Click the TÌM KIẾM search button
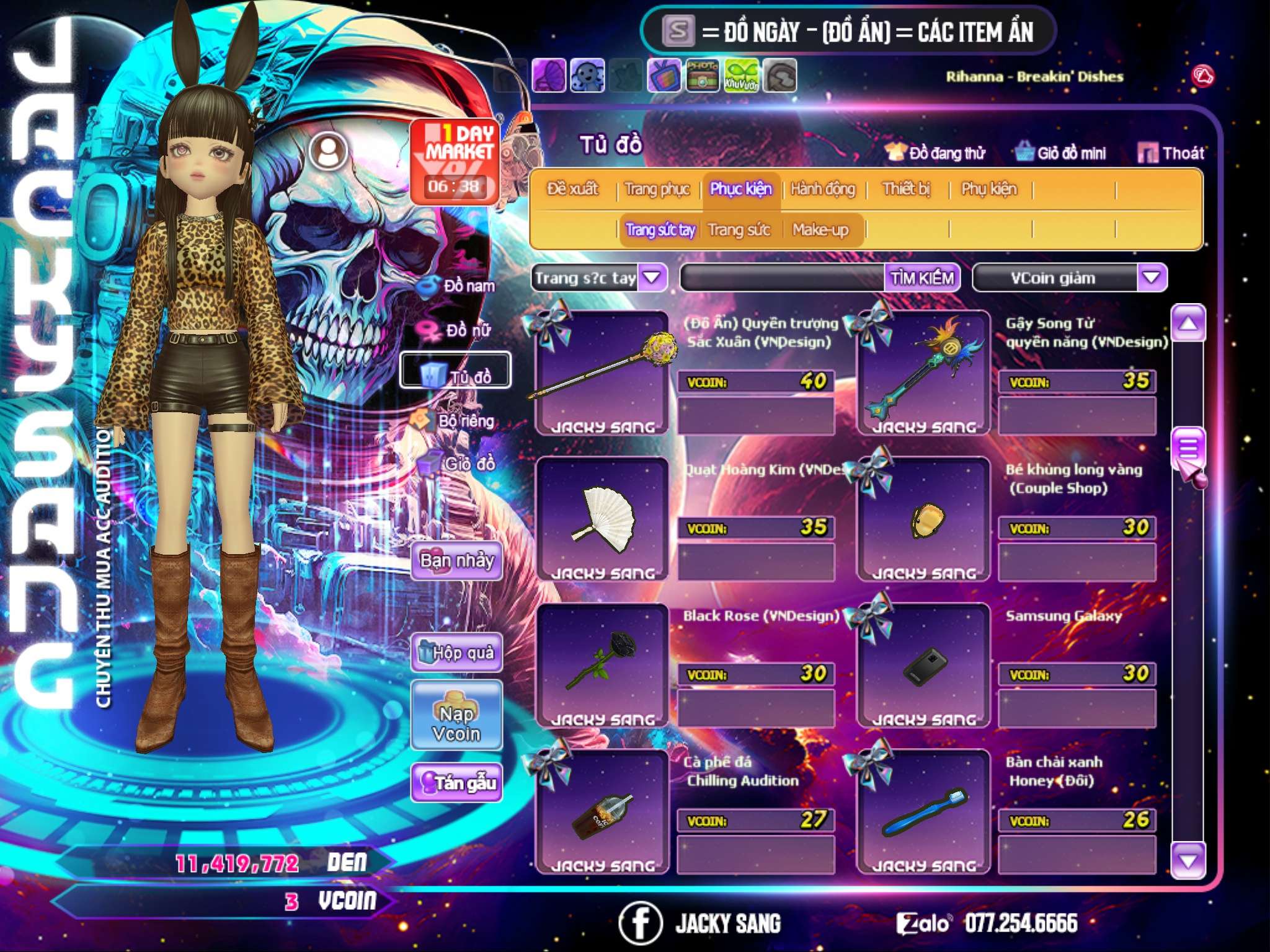This screenshot has width=1270, height=952. (x=922, y=278)
